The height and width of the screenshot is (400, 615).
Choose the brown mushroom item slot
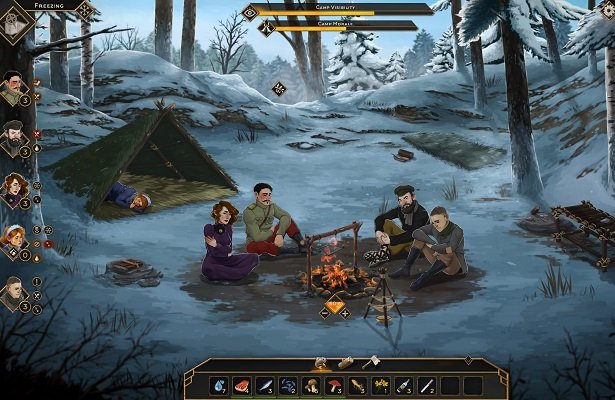coord(310,385)
